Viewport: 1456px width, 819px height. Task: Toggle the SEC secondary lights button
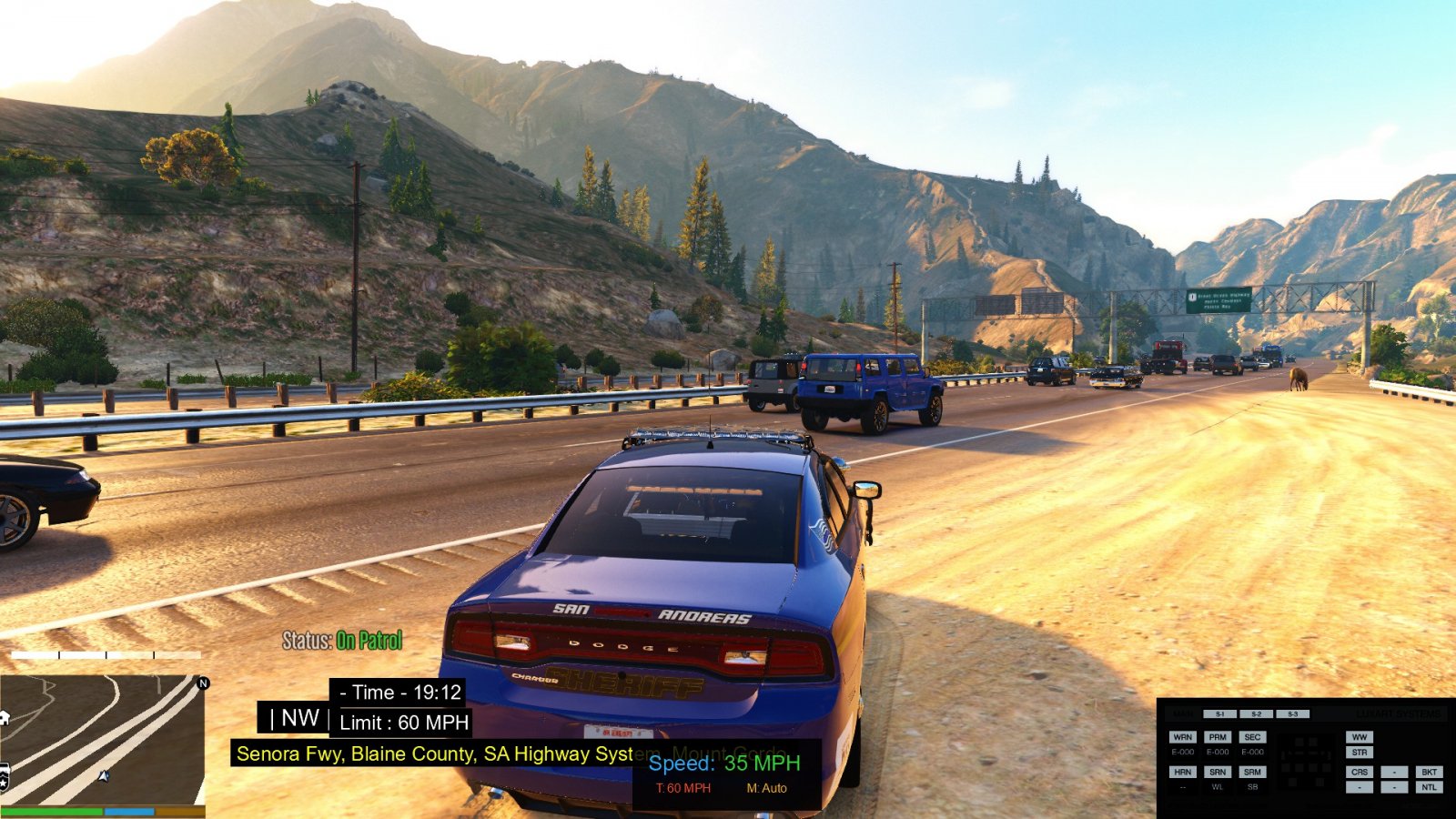coord(1252,737)
